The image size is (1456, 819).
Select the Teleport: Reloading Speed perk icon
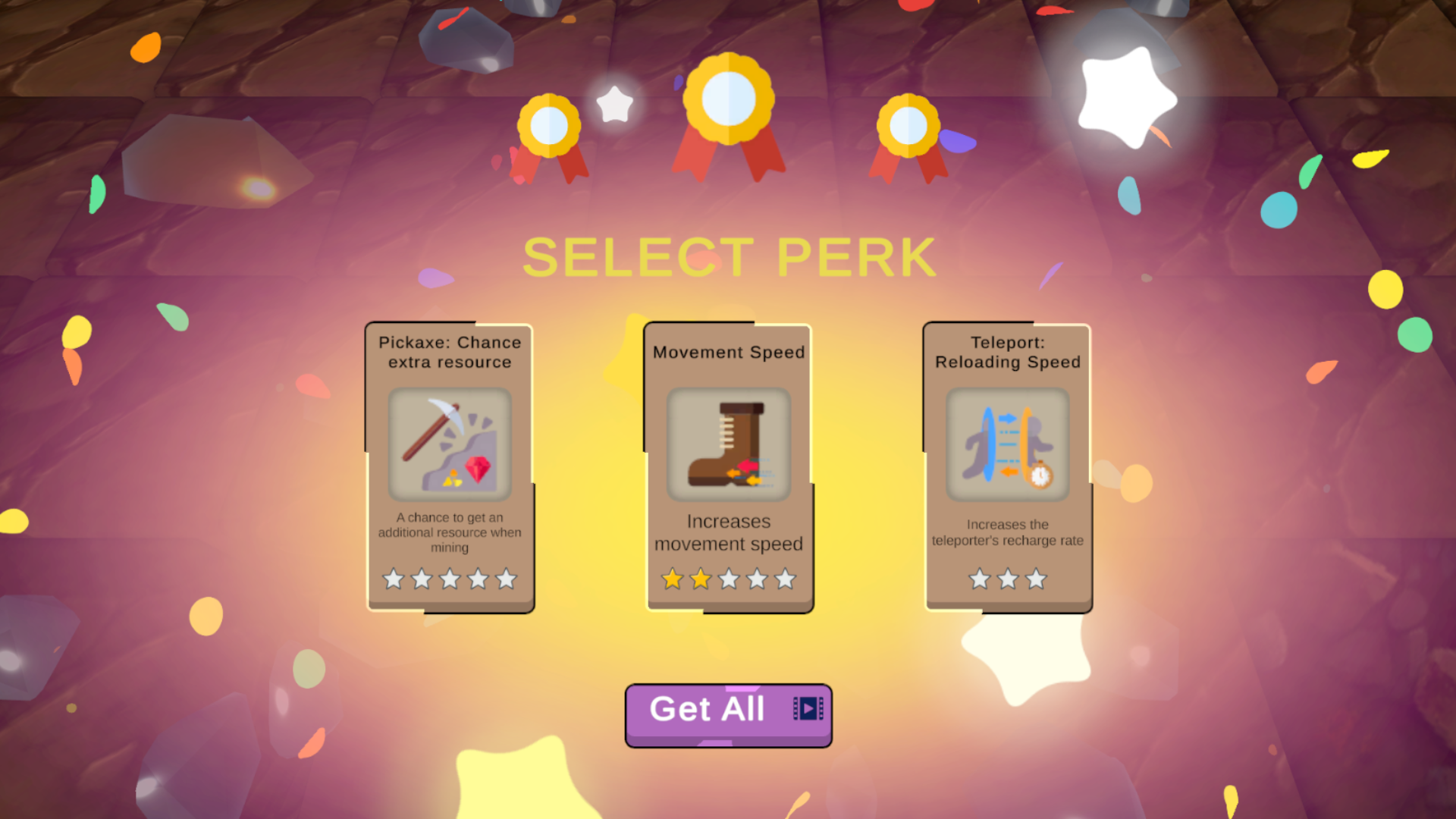click(x=1006, y=444)
